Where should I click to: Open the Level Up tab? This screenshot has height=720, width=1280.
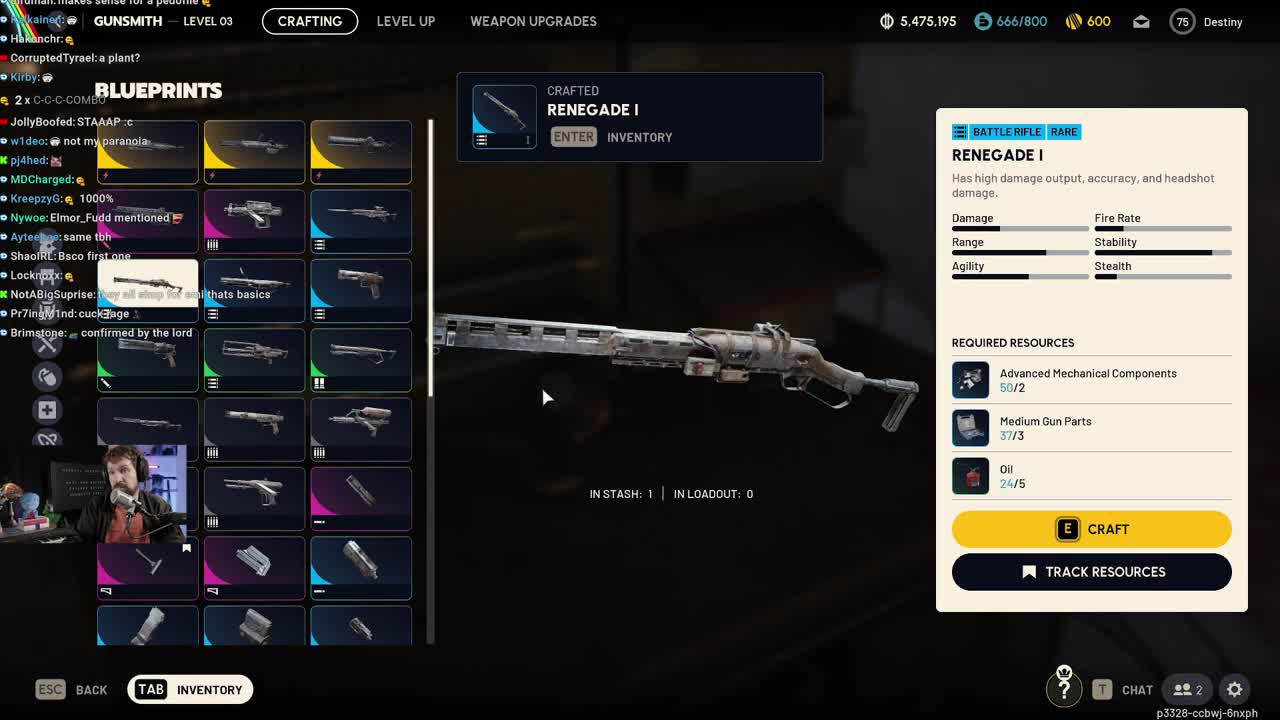point(405,21)
